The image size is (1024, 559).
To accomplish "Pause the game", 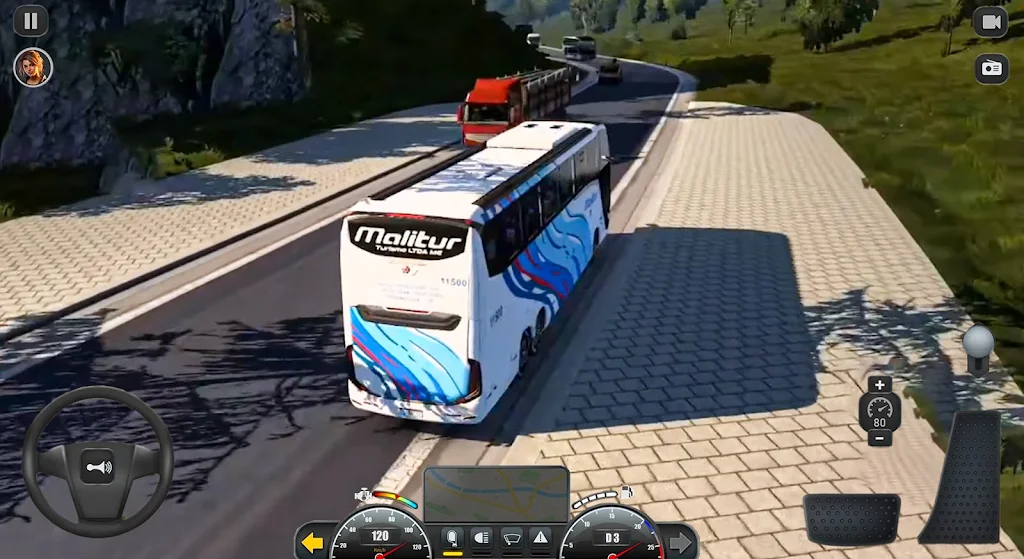I will (31, 20).
